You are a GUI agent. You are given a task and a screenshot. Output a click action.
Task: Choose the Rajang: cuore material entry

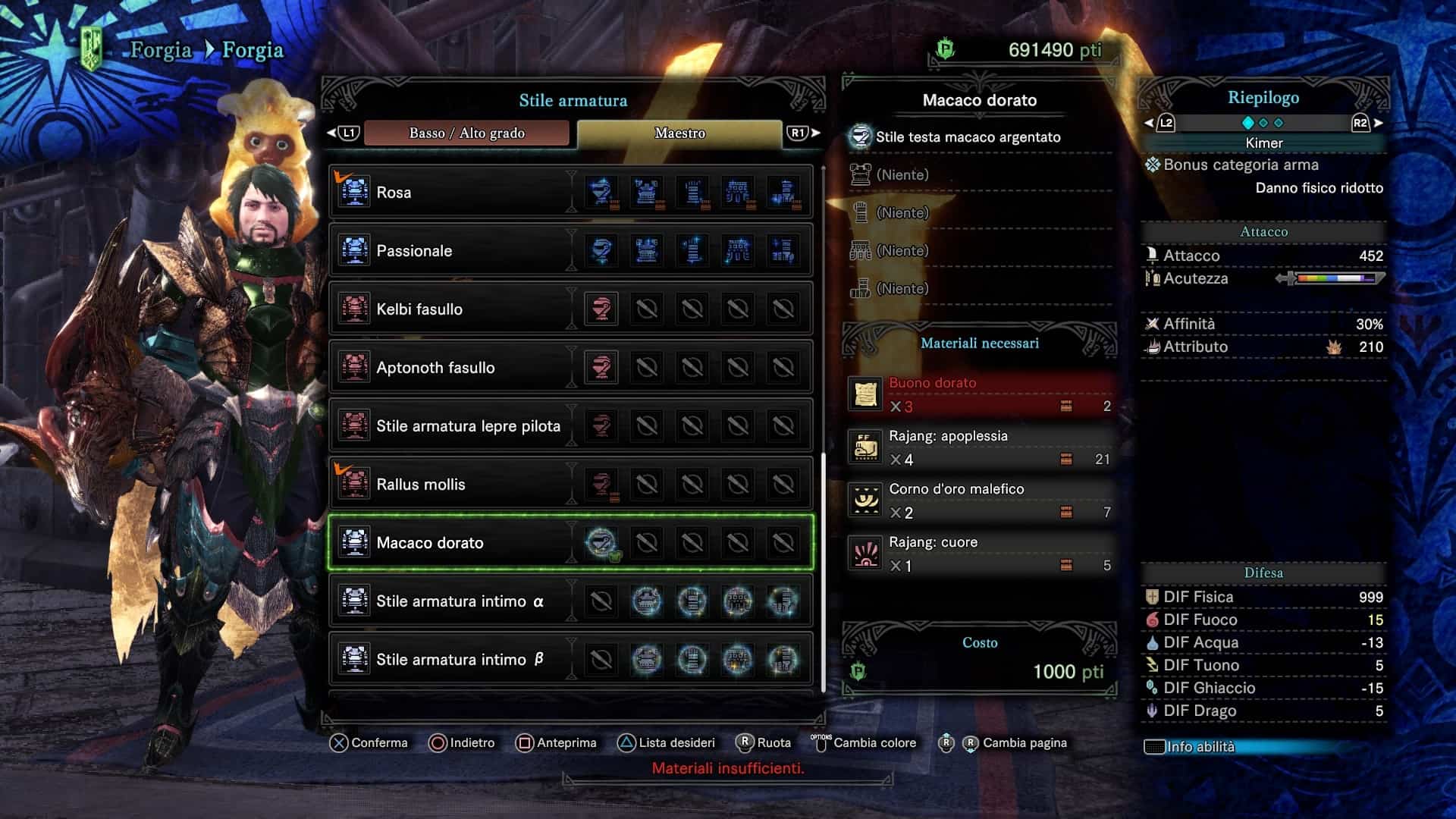click(980, 554)
